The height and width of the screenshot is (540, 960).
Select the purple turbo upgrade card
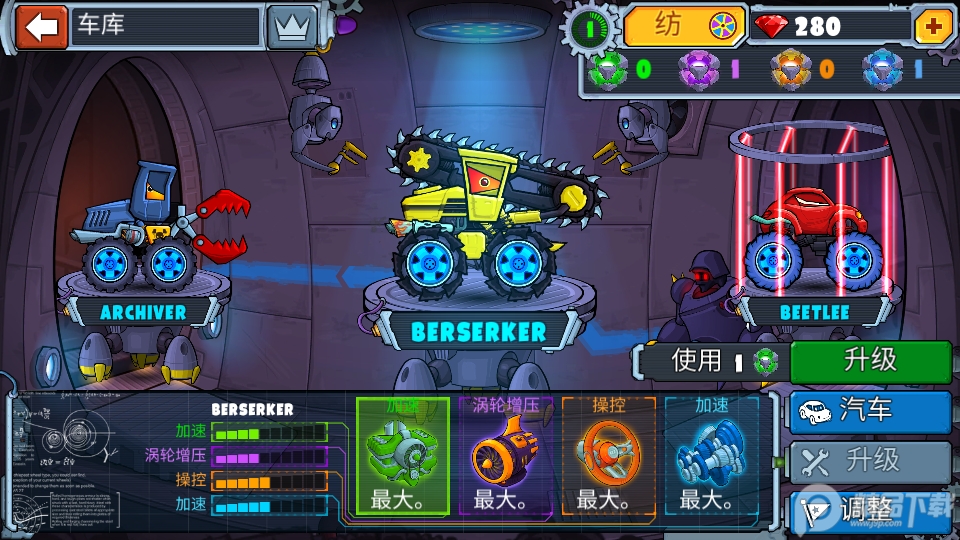pyautogui.click(x=504, y=456)
